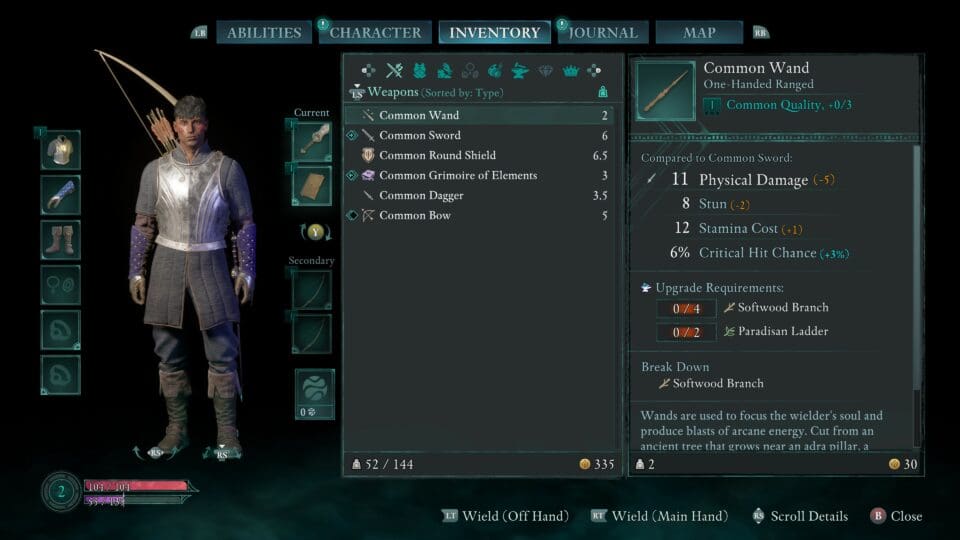Select the equipped chest armor slot
Screen dimensions: 960x540
coord(61,150)
